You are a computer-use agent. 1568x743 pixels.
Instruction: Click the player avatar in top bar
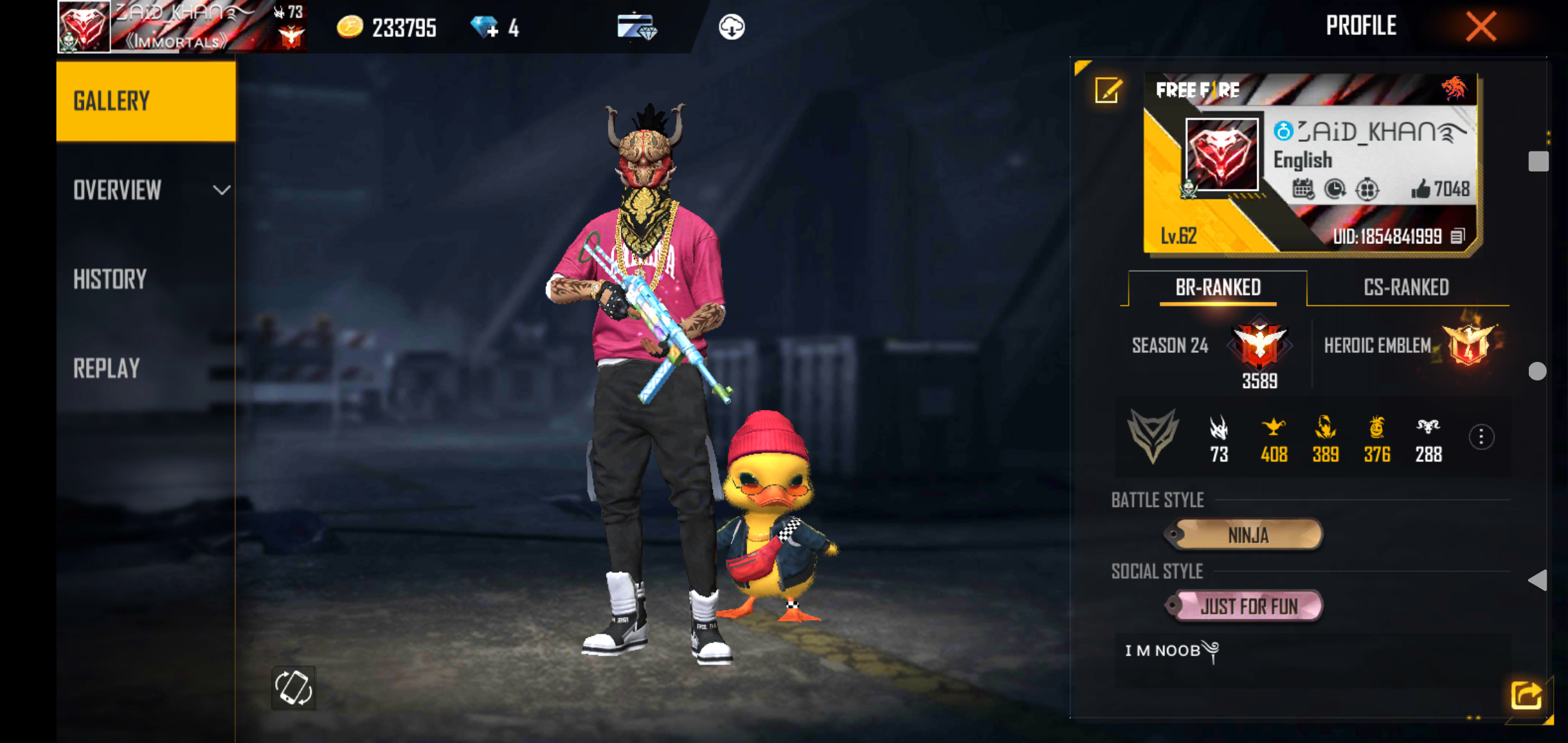[84, 28]
